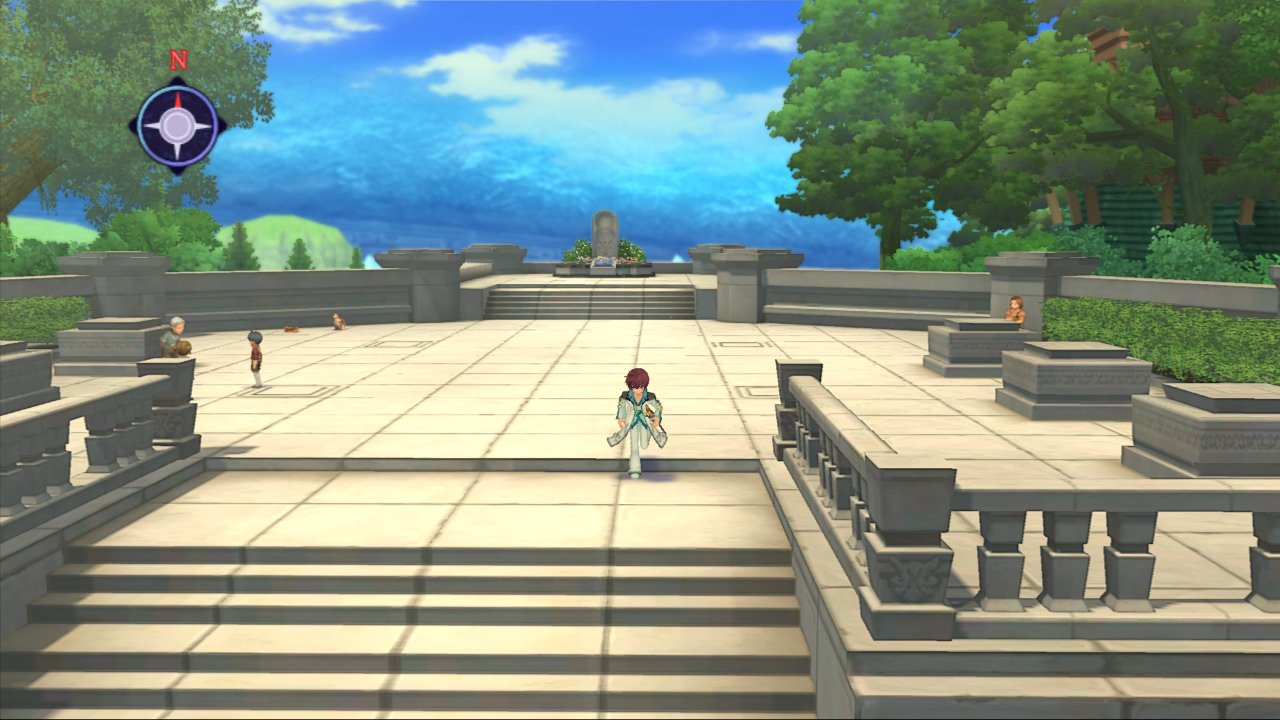Click the red N compass label
This screenshot has height=720, width=1280.
(179, 60)
